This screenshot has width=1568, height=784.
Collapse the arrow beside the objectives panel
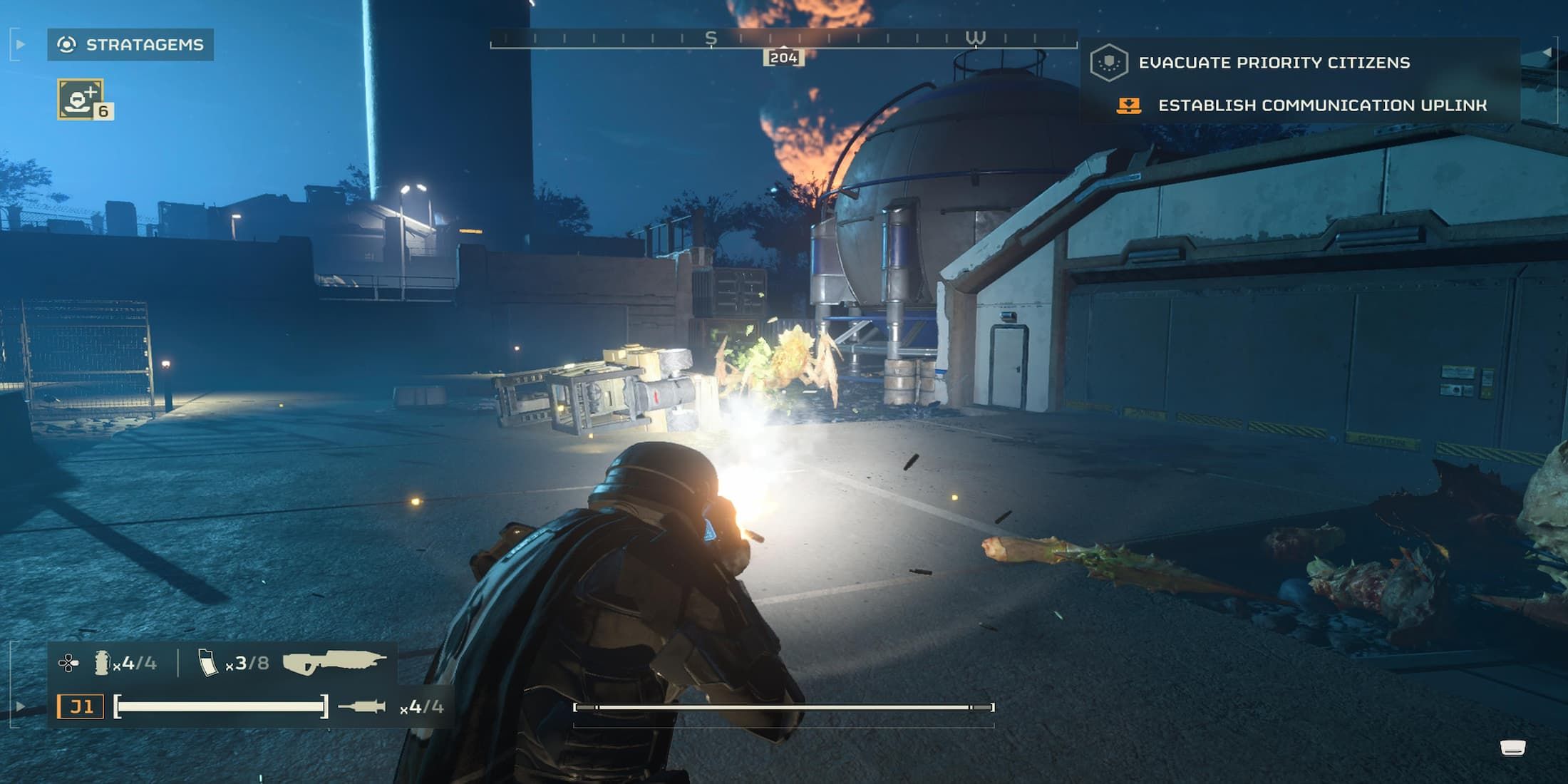point(1547,52)
